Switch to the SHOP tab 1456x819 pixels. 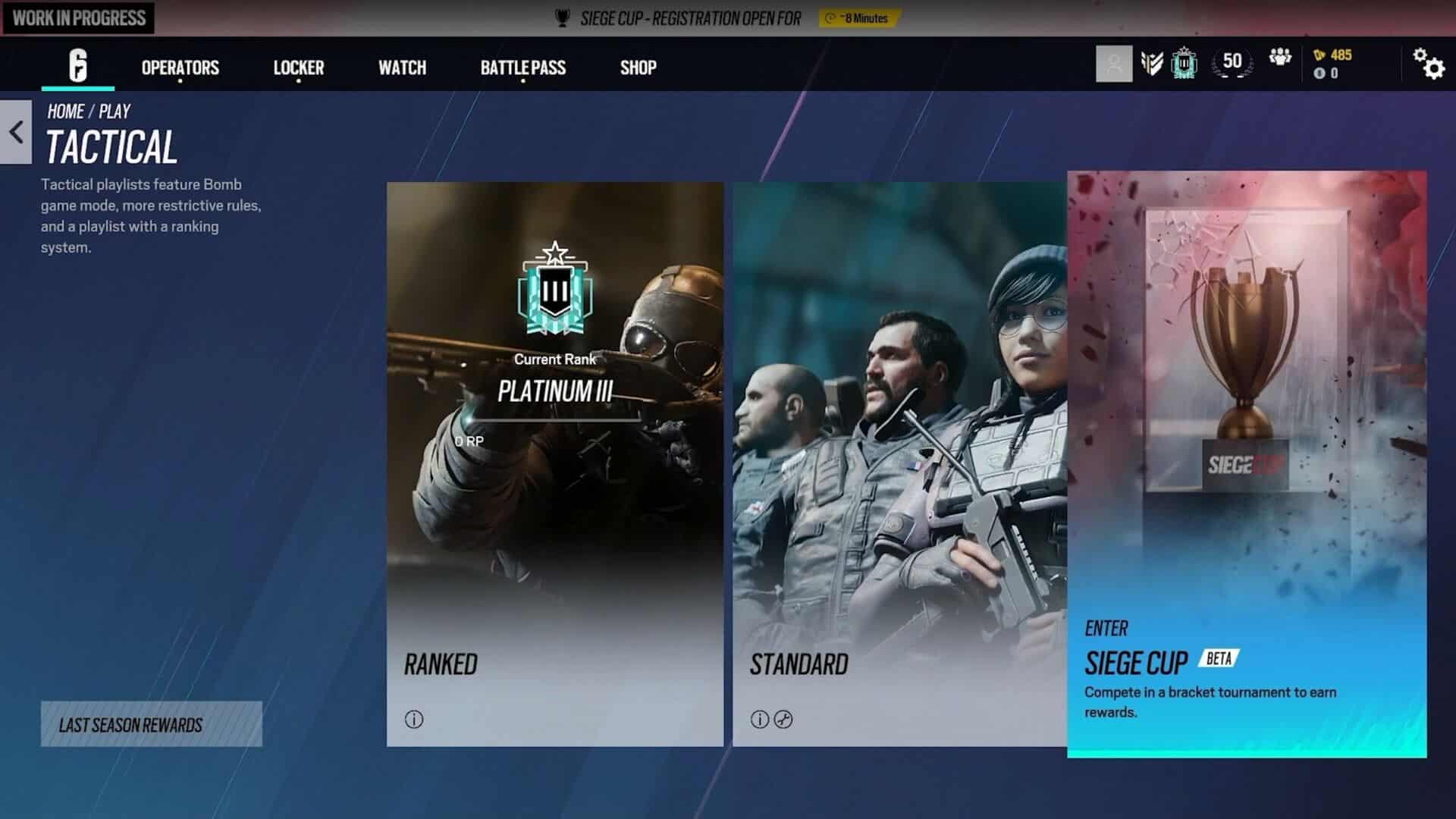click(638, 68)
